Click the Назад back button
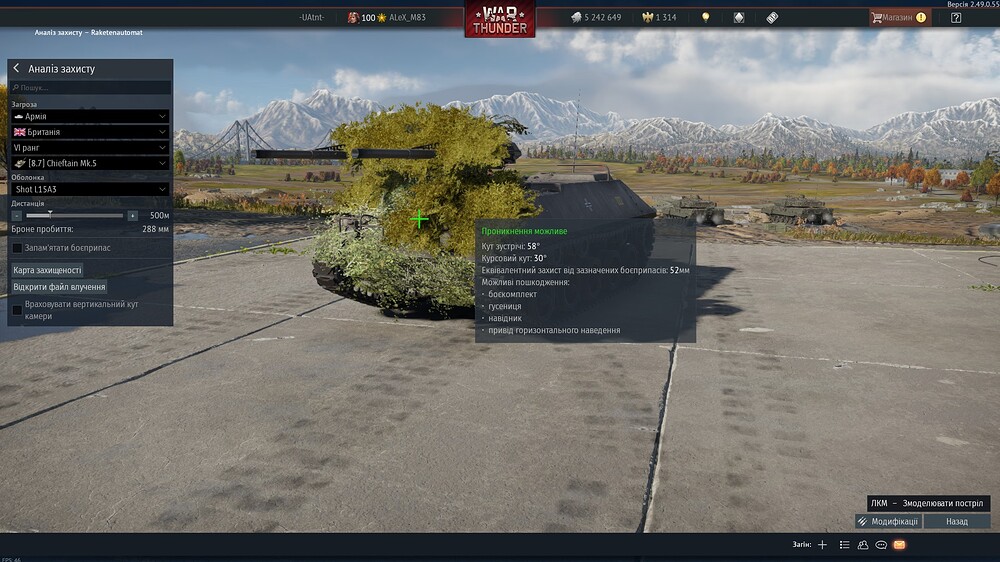The image size is (1000, 562). pyautogui.click(x=957, y=521)
